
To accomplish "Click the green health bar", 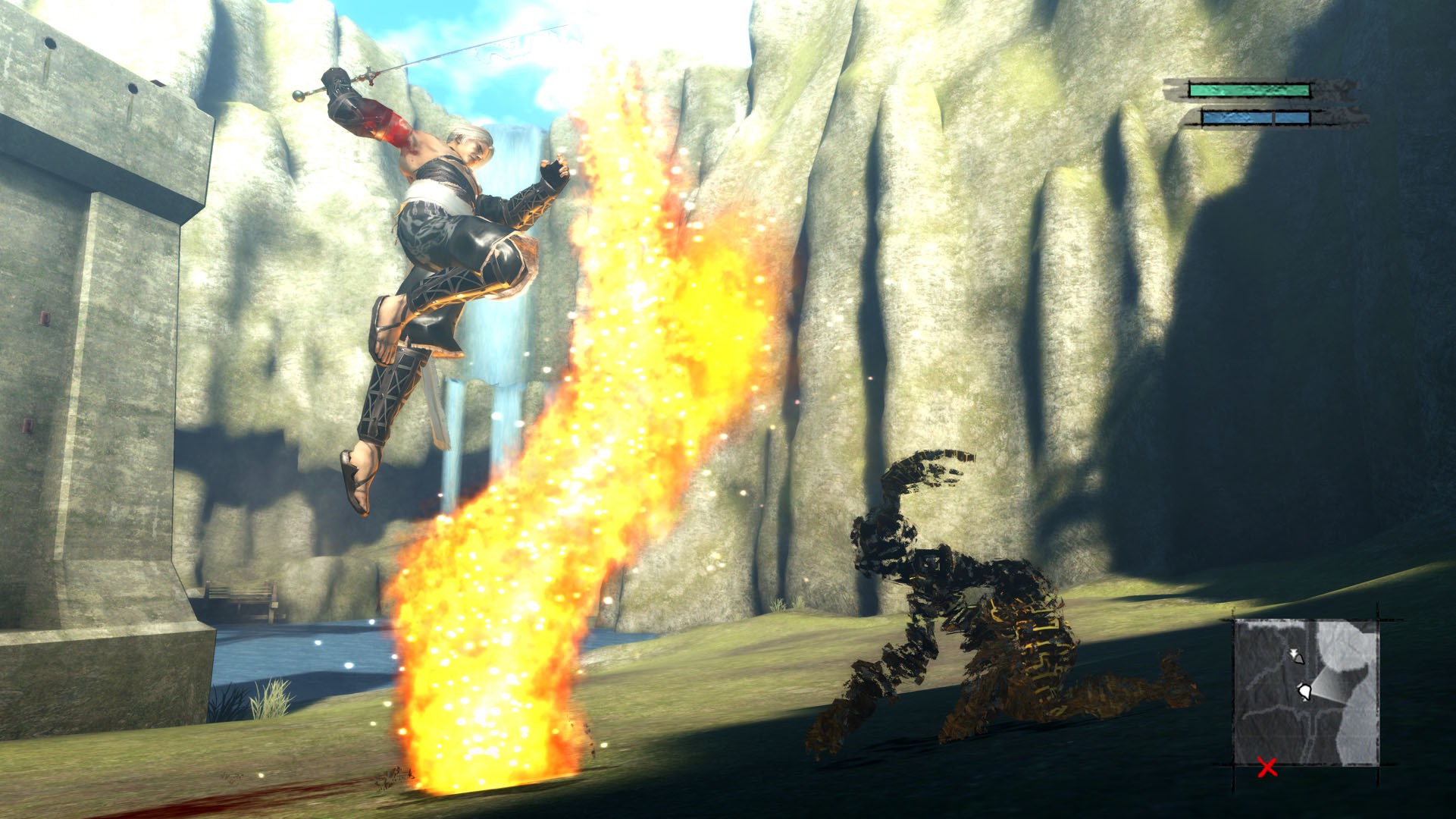I will pyautogui.click(x=1250, y=91).
